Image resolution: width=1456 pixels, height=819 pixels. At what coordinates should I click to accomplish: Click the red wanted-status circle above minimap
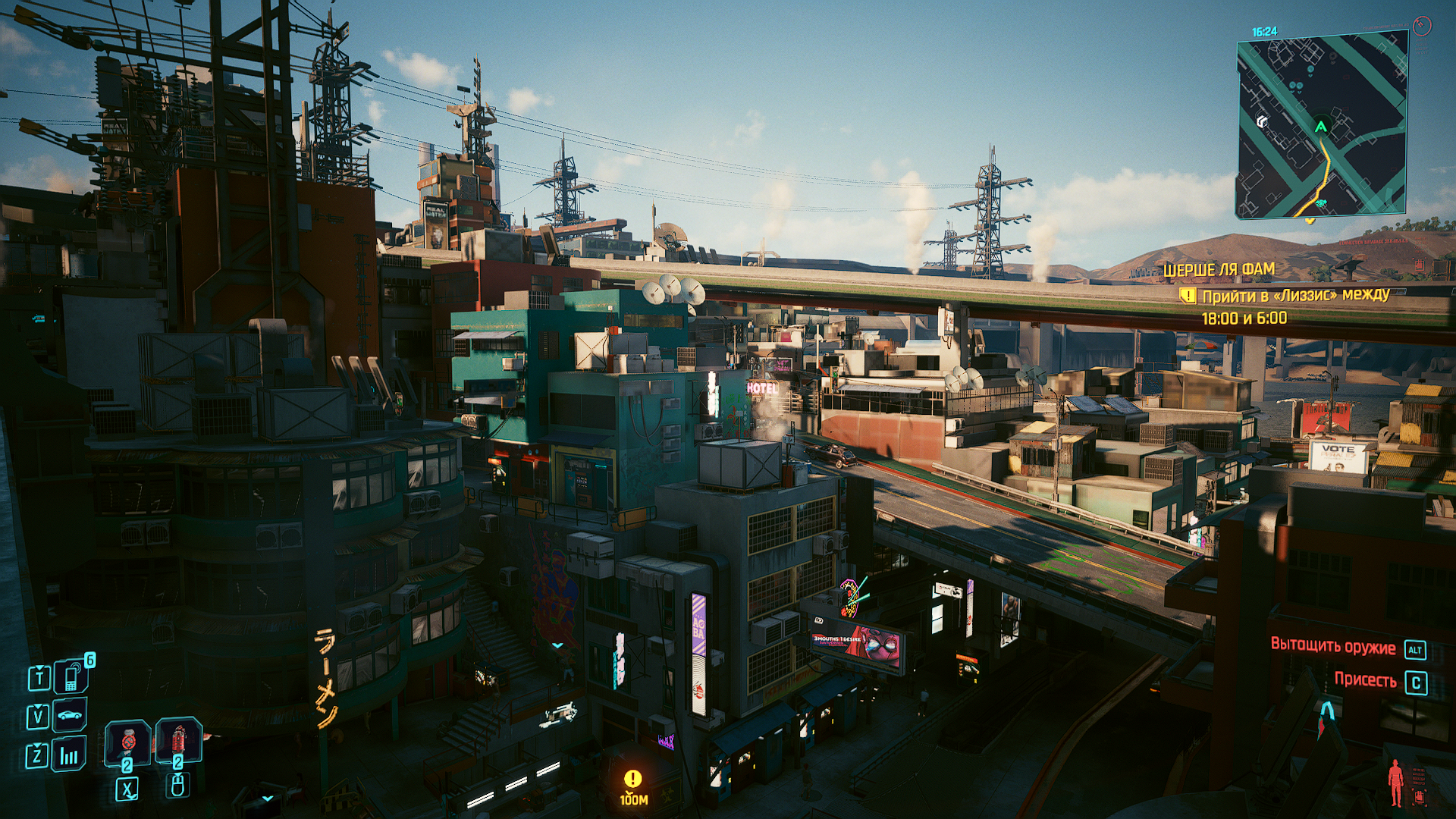[1422, 26]
